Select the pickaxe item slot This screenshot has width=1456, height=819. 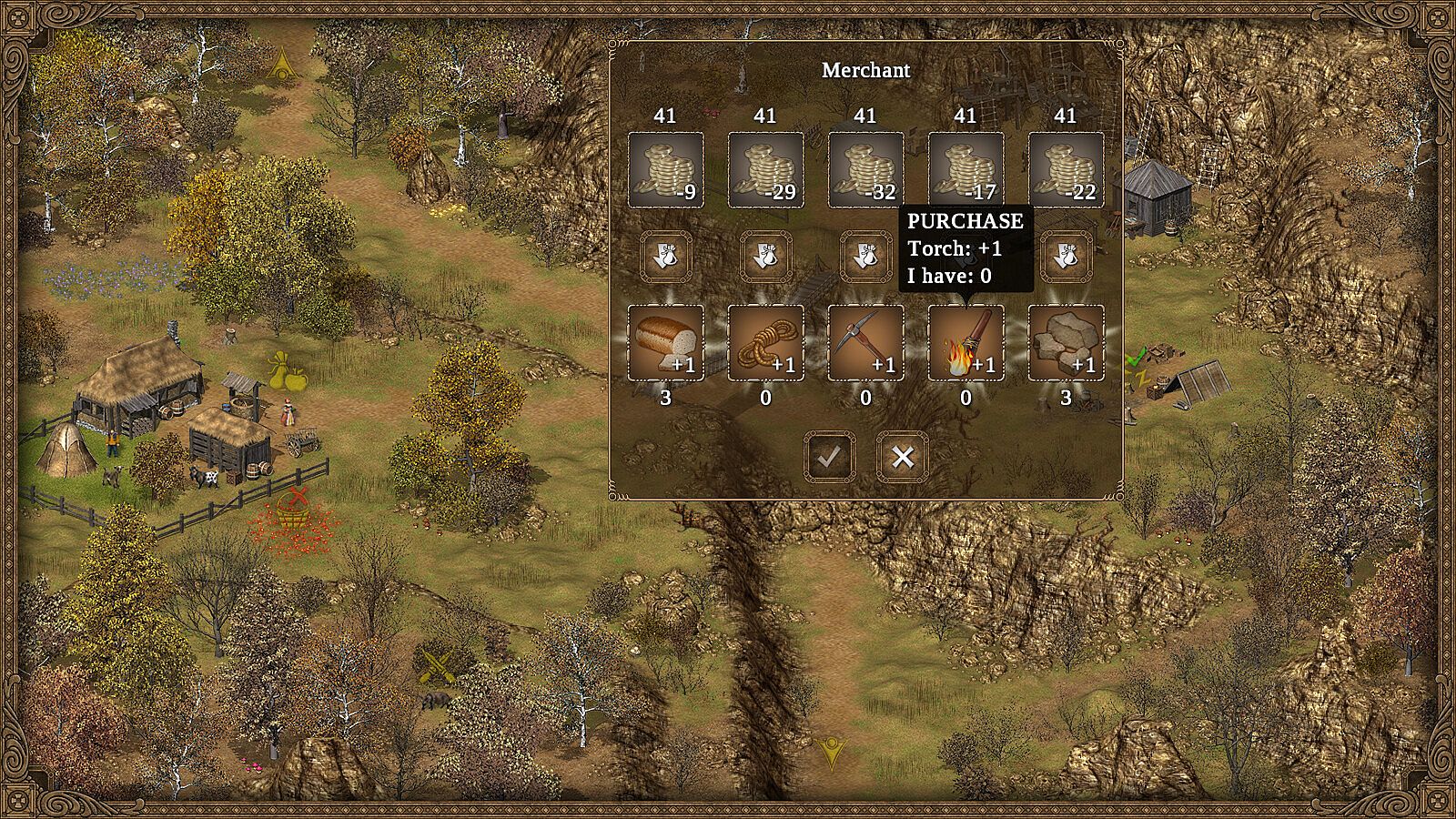coord(865,343)
